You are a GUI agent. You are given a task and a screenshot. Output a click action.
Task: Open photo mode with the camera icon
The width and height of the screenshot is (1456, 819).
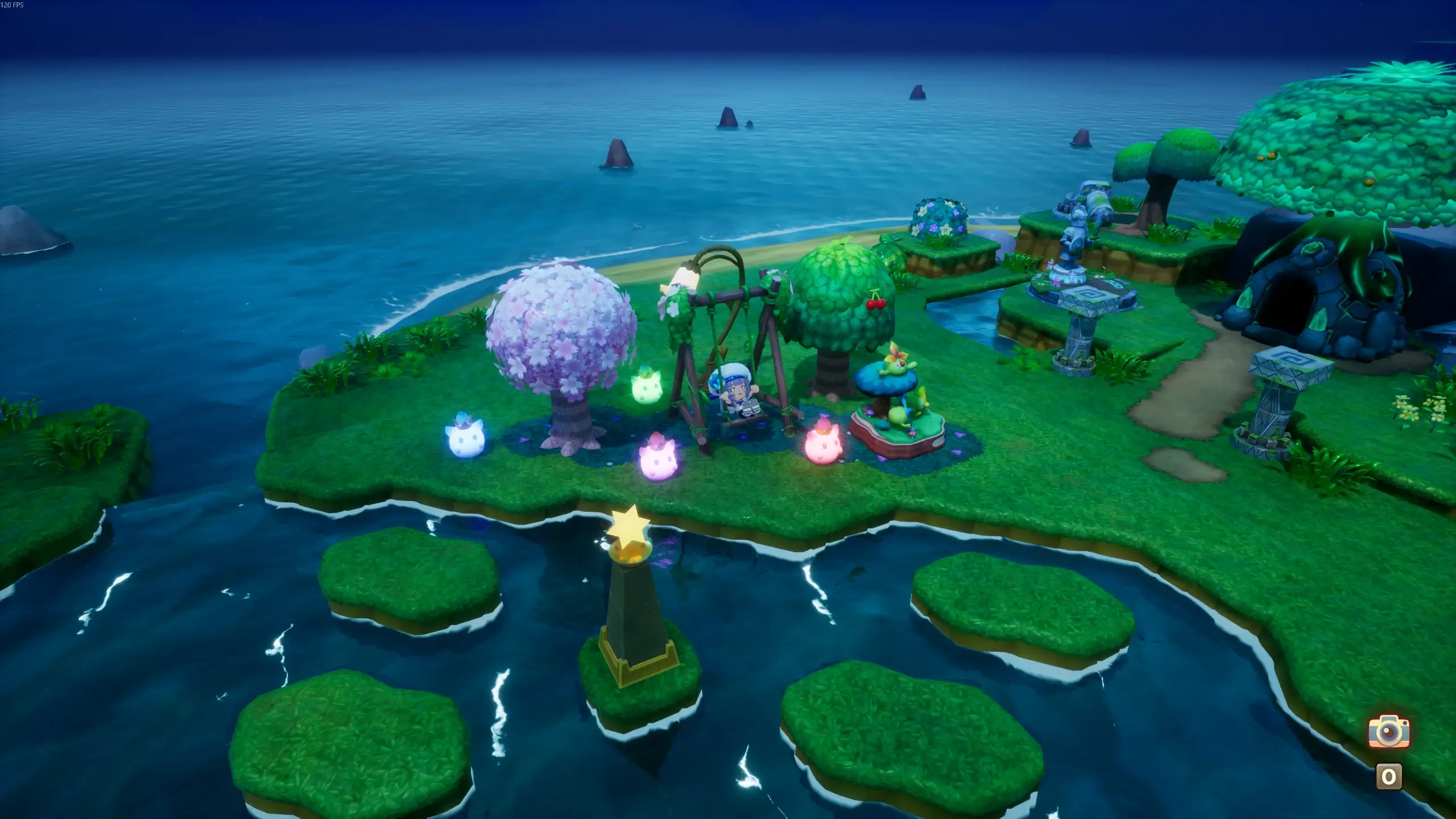click(1388, 731)
